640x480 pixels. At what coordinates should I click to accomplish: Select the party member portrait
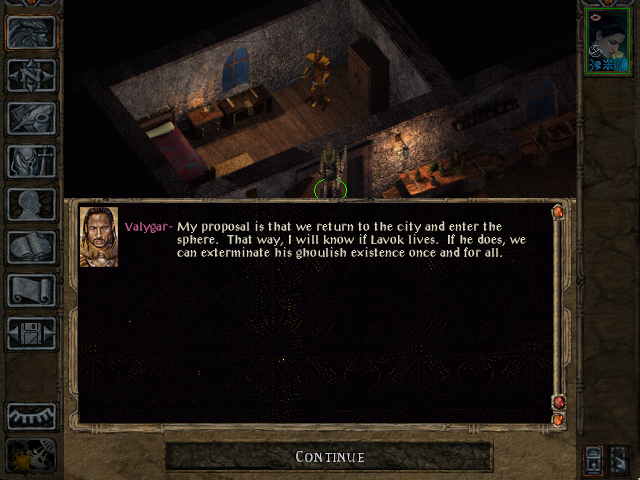click(x=607, y=42)
